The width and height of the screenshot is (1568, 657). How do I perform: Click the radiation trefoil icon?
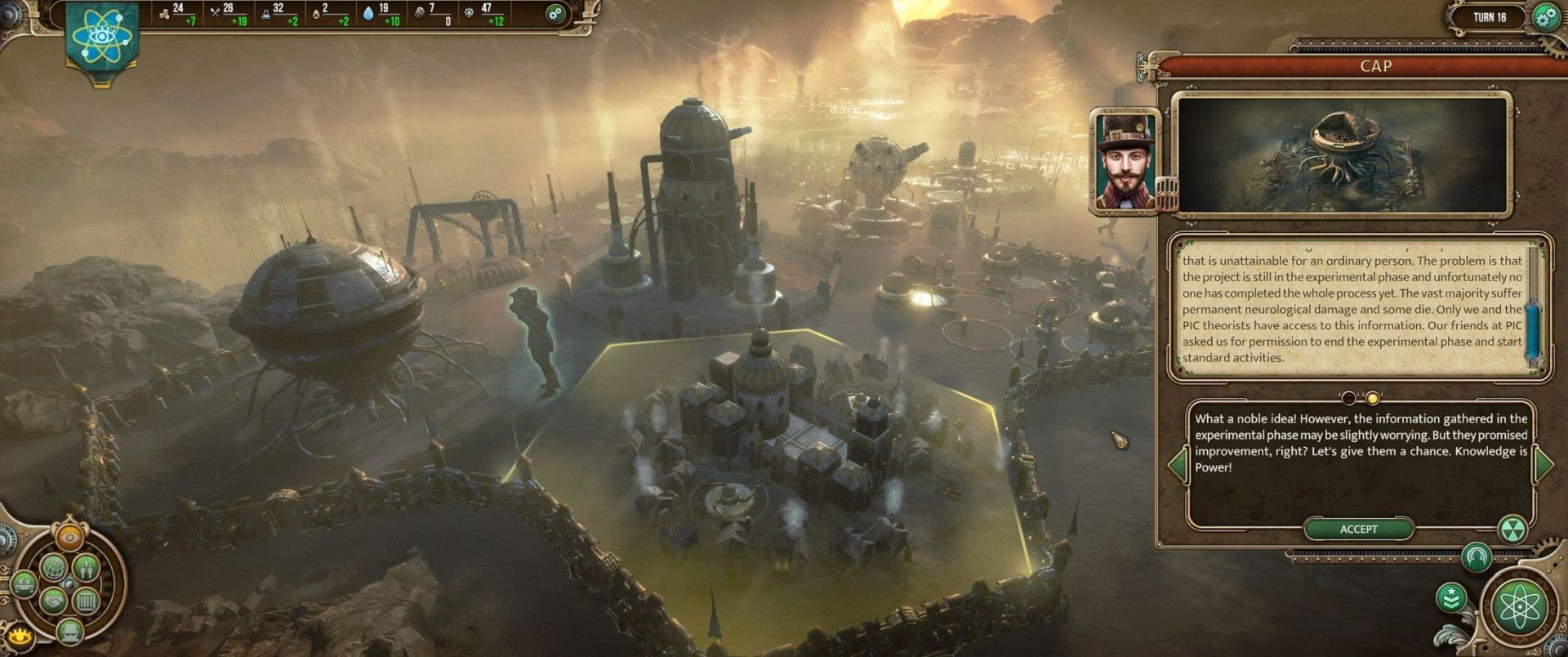click(1512, 529)
